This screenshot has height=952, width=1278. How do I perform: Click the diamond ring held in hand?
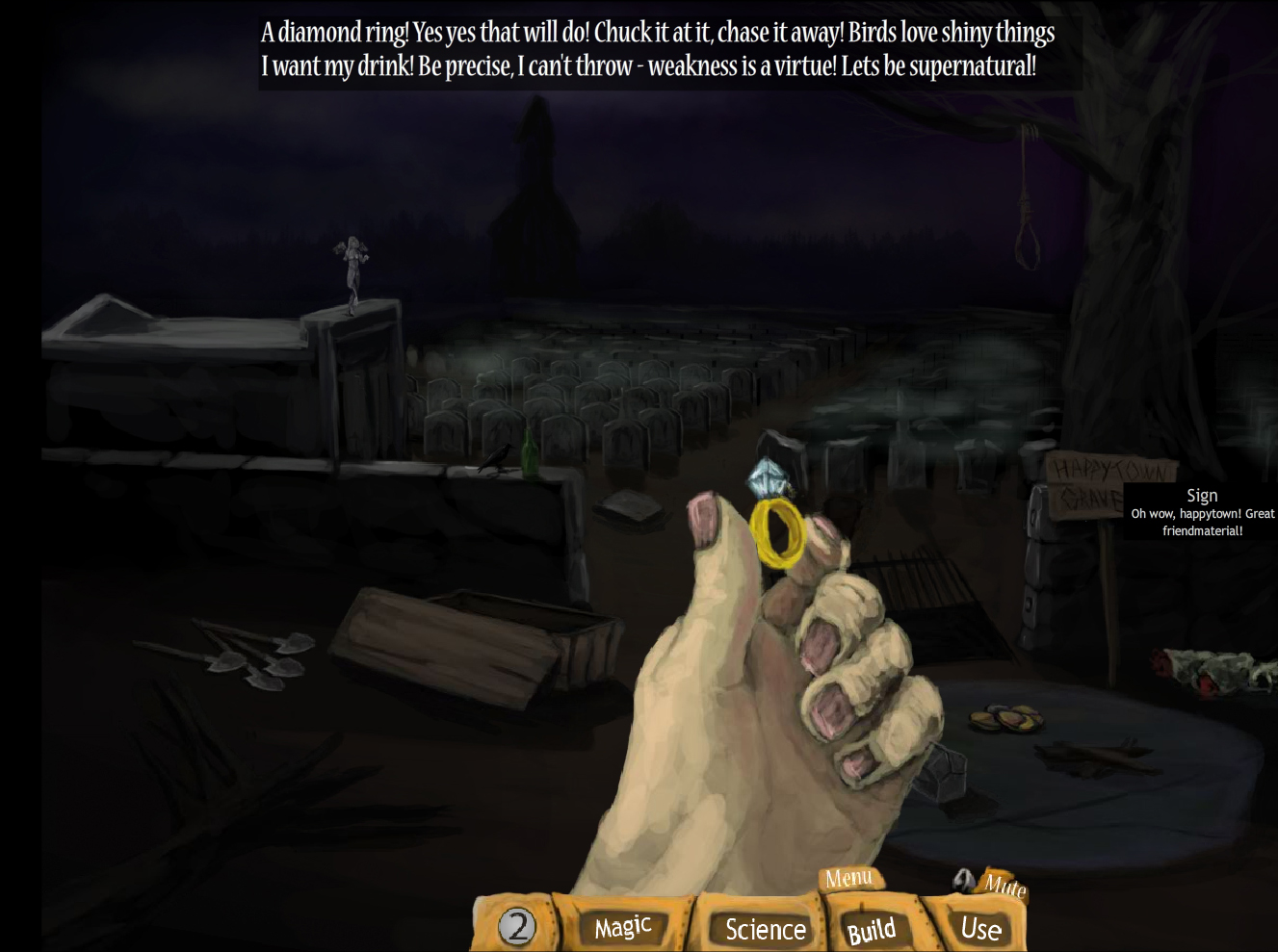click(x=773, y=520)
